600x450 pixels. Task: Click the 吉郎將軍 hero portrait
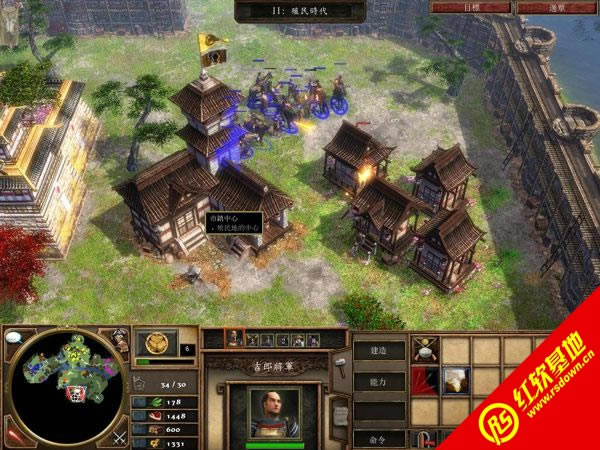tap(274, 412)
